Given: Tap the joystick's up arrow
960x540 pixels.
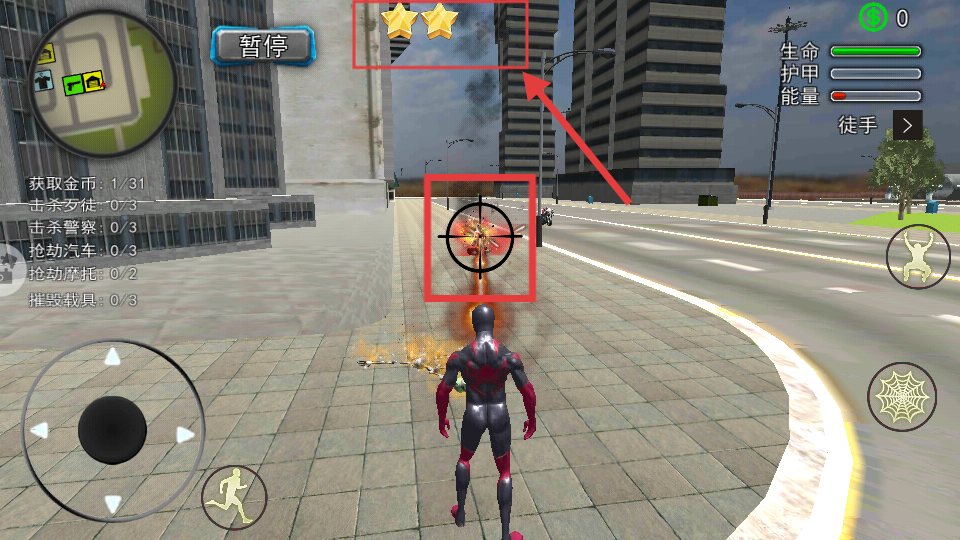Looking at the screenshot, I should pyautogui.click(x=113, y=357).
